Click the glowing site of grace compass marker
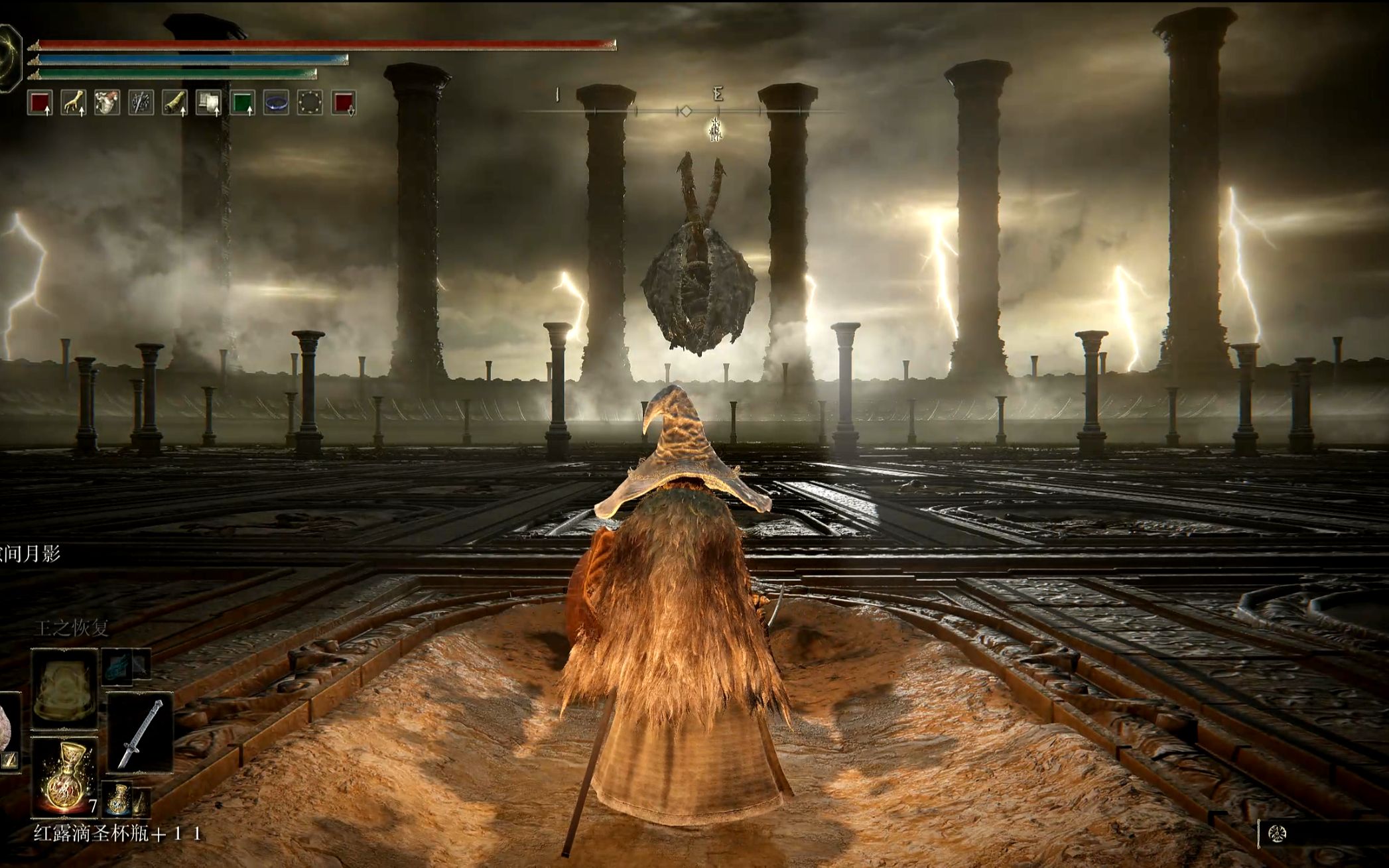The height and width of the screenshot is (868, 1389). point(715,129)
